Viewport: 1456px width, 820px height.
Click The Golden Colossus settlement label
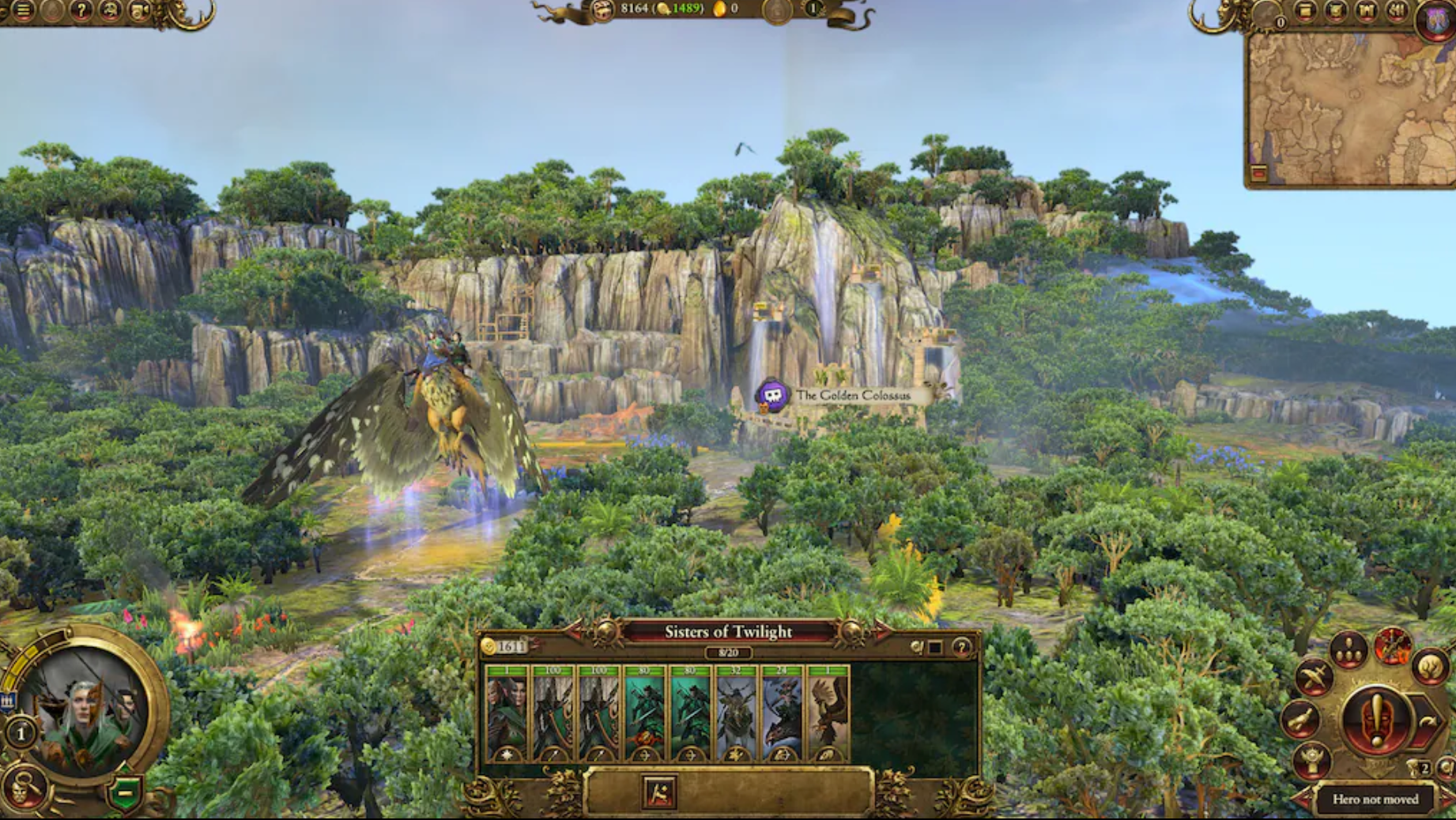click(854, 394)
